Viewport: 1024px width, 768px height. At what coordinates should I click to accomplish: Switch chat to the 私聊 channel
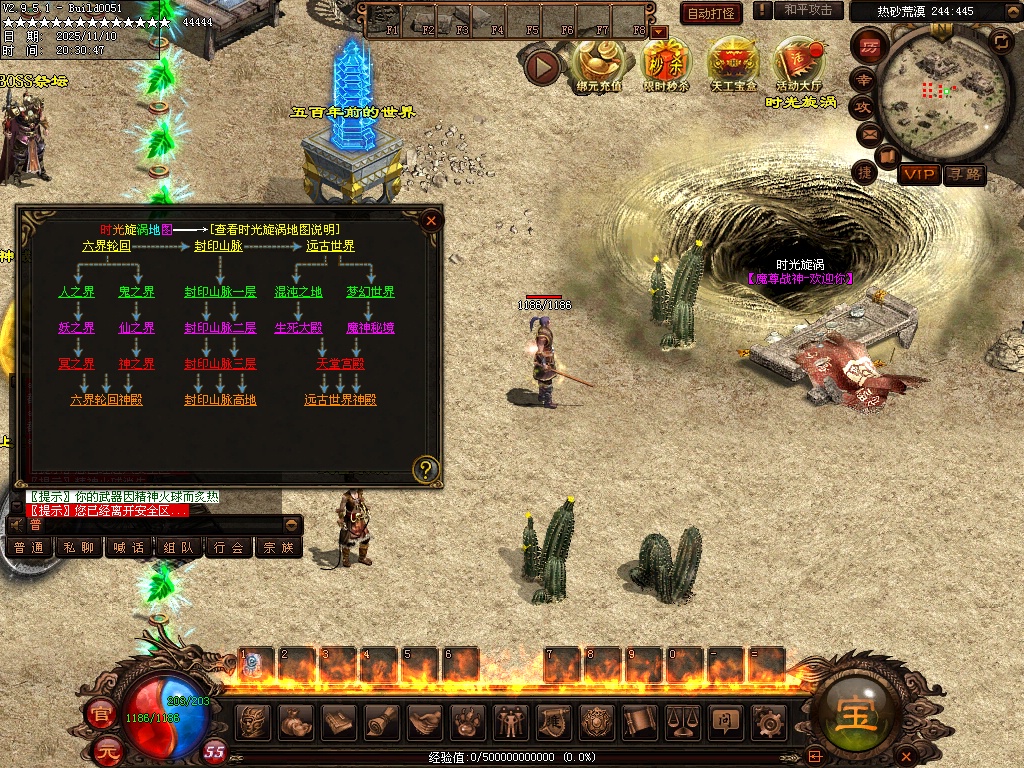point(78,548)
